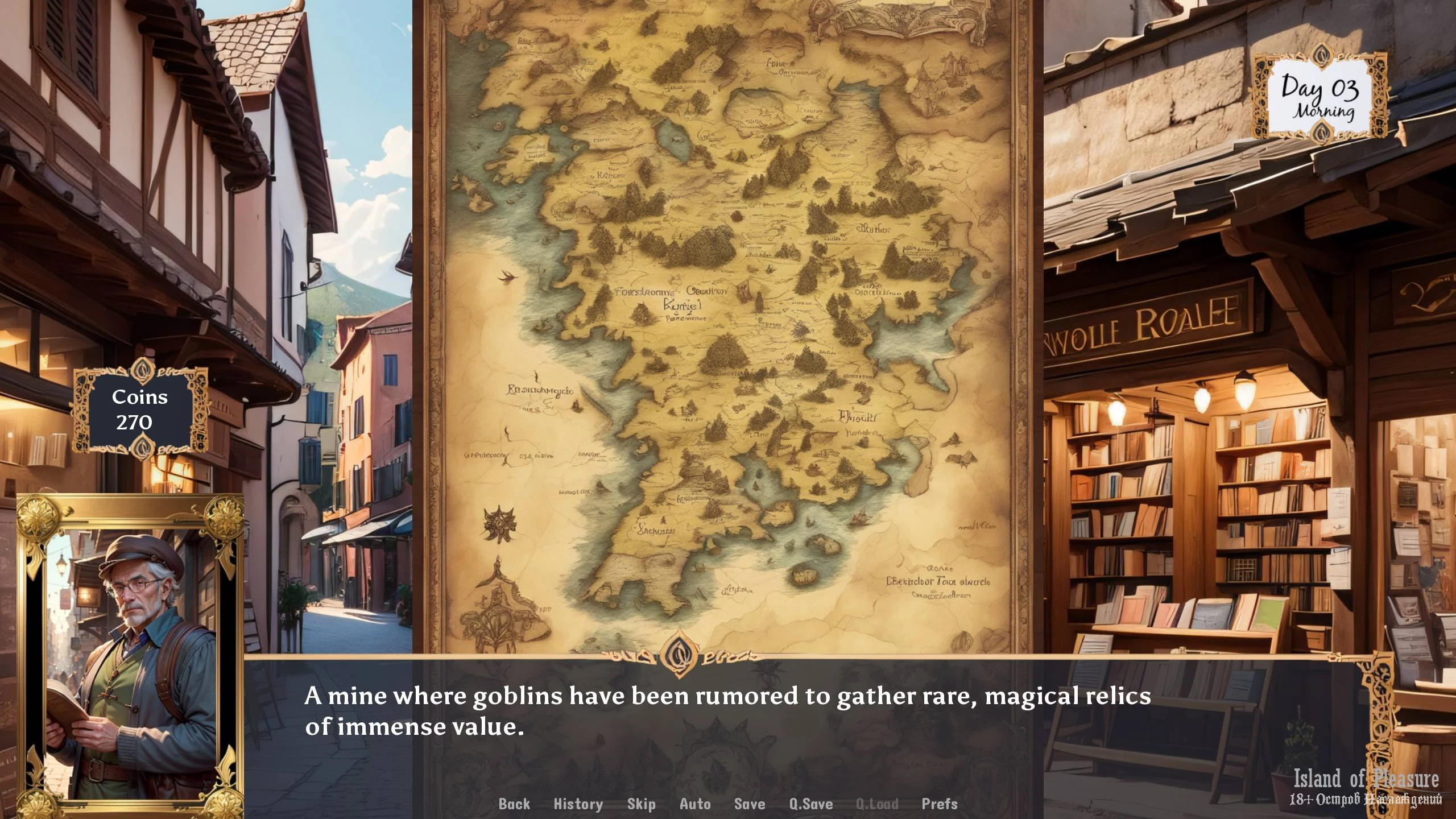This screenshot has width=1456, height=819.
Task: Go back using the Back button
Action: coord(514,804)
